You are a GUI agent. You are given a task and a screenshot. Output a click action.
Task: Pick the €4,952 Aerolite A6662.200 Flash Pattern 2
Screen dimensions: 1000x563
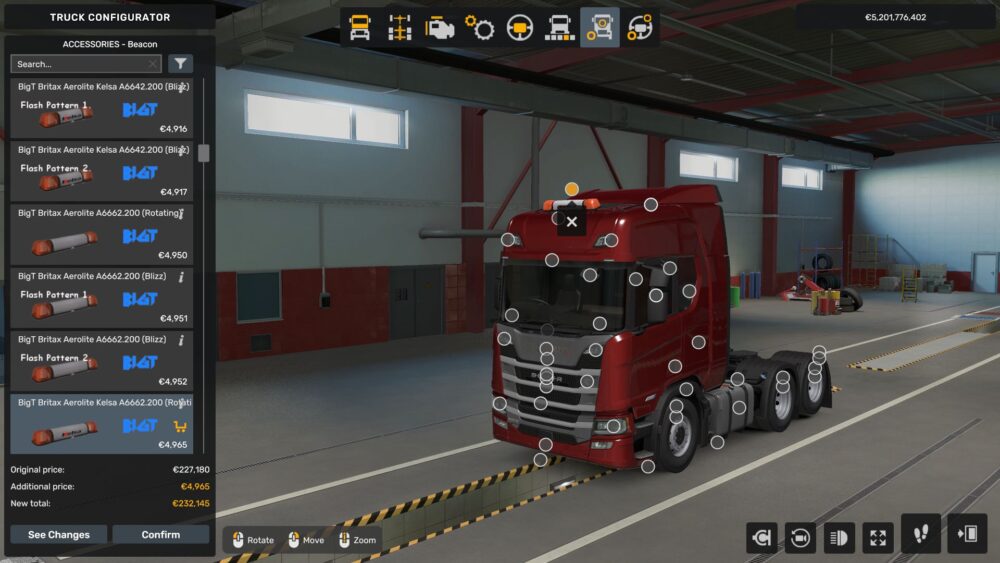100,361
